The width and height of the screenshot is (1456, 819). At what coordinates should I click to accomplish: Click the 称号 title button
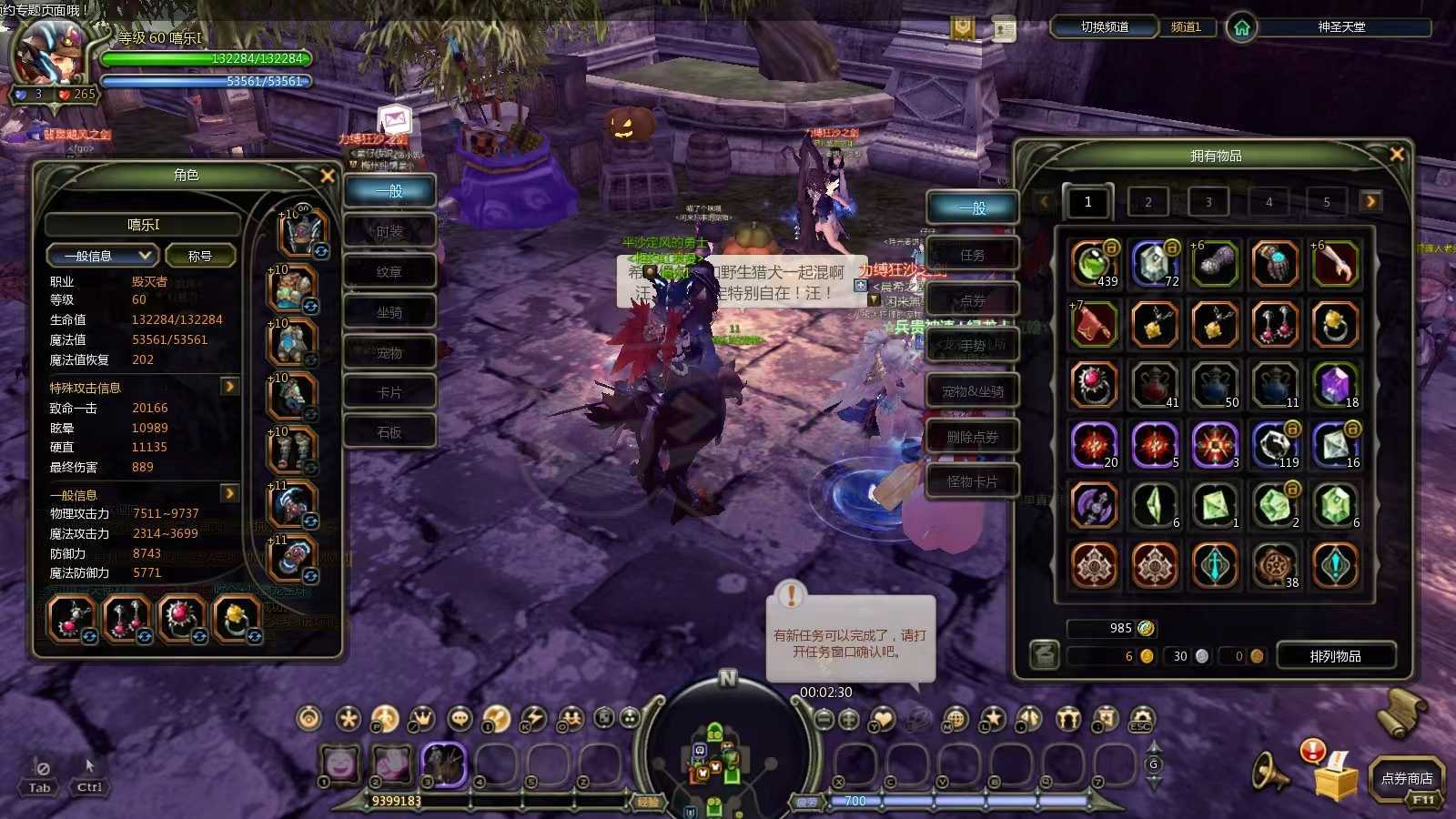point(200,256)
